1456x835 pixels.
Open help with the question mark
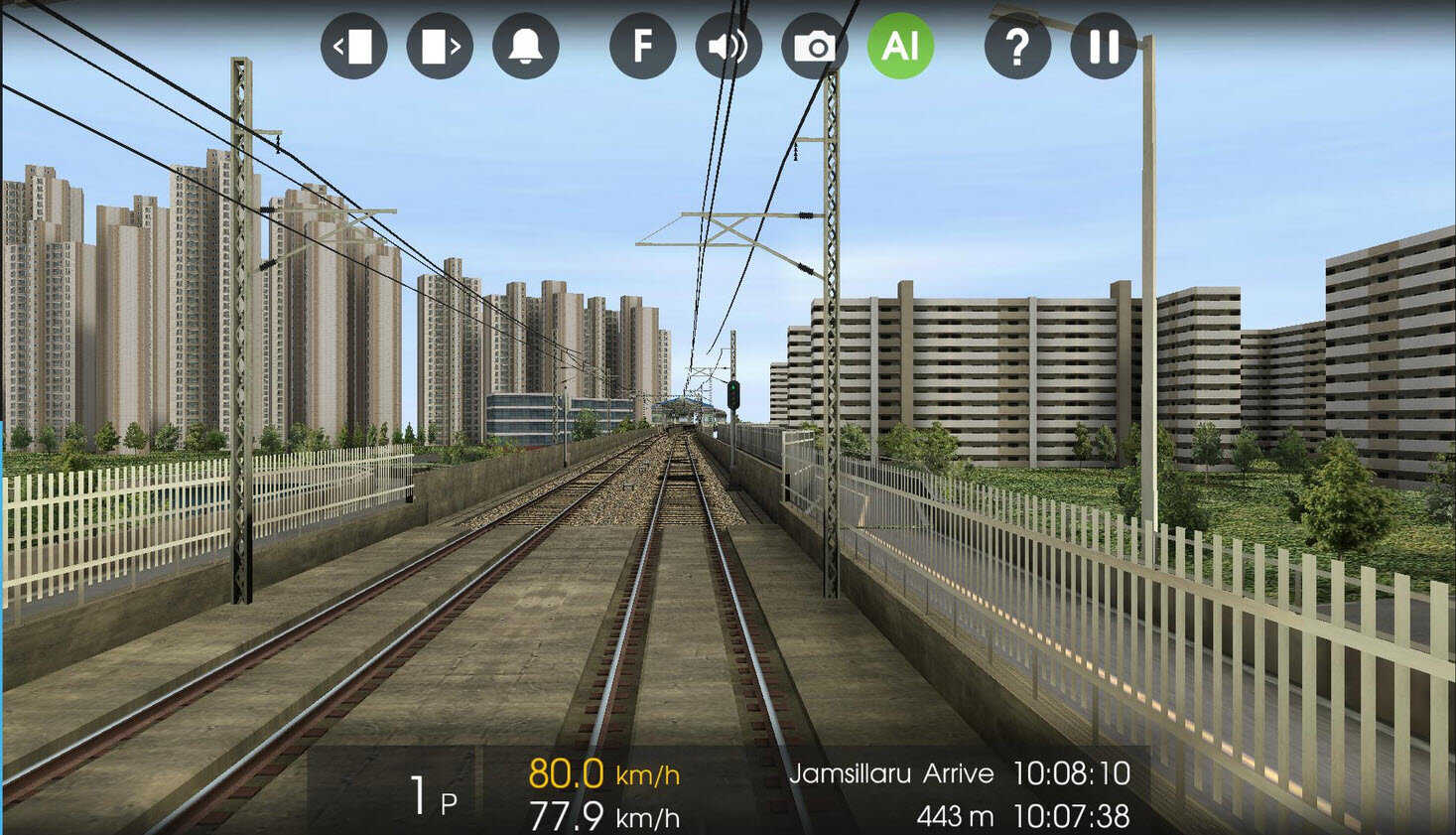pos(1017,46)
